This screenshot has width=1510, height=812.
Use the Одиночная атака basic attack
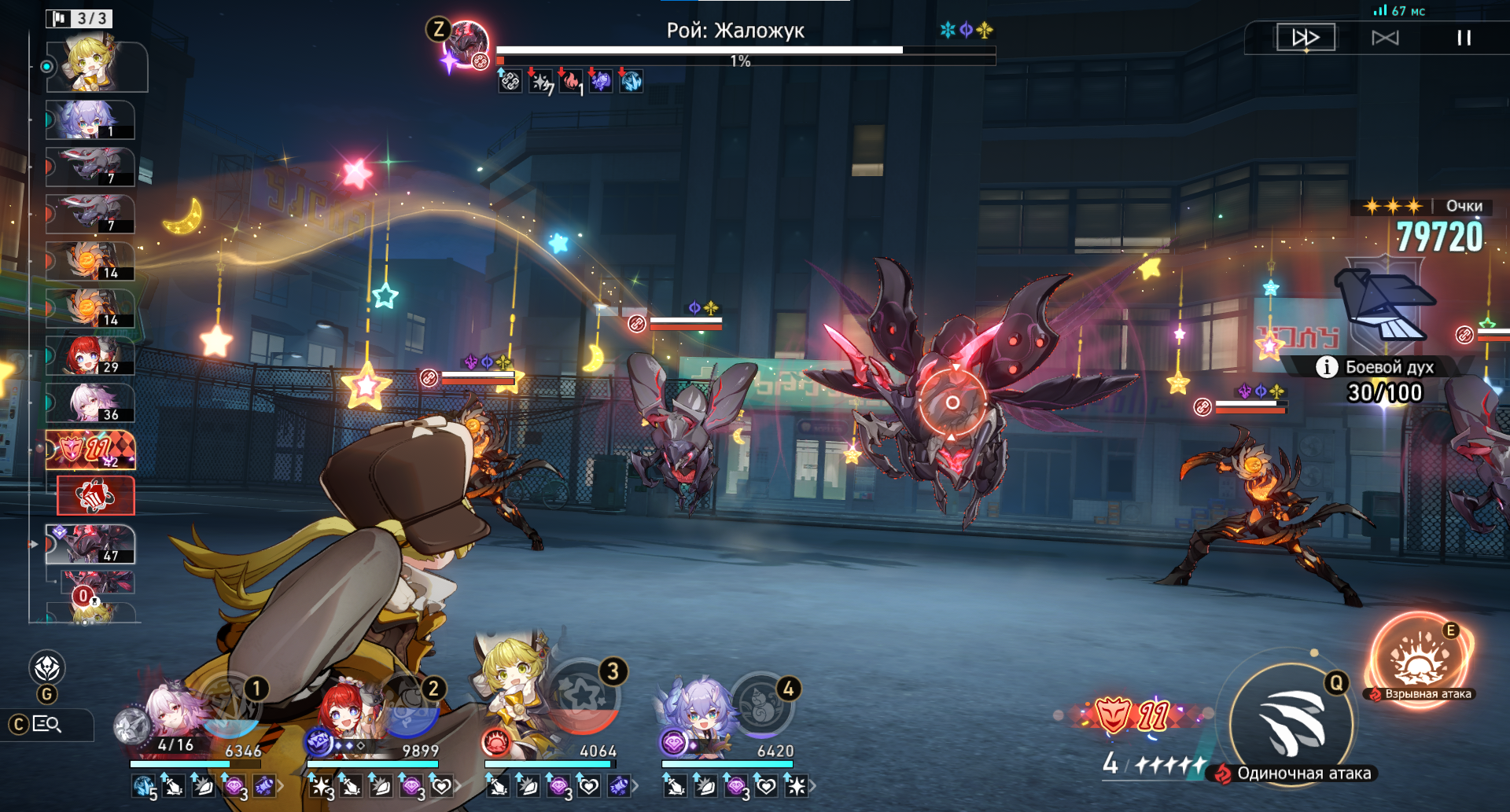pyautogui.click(x=1292, y=723)
